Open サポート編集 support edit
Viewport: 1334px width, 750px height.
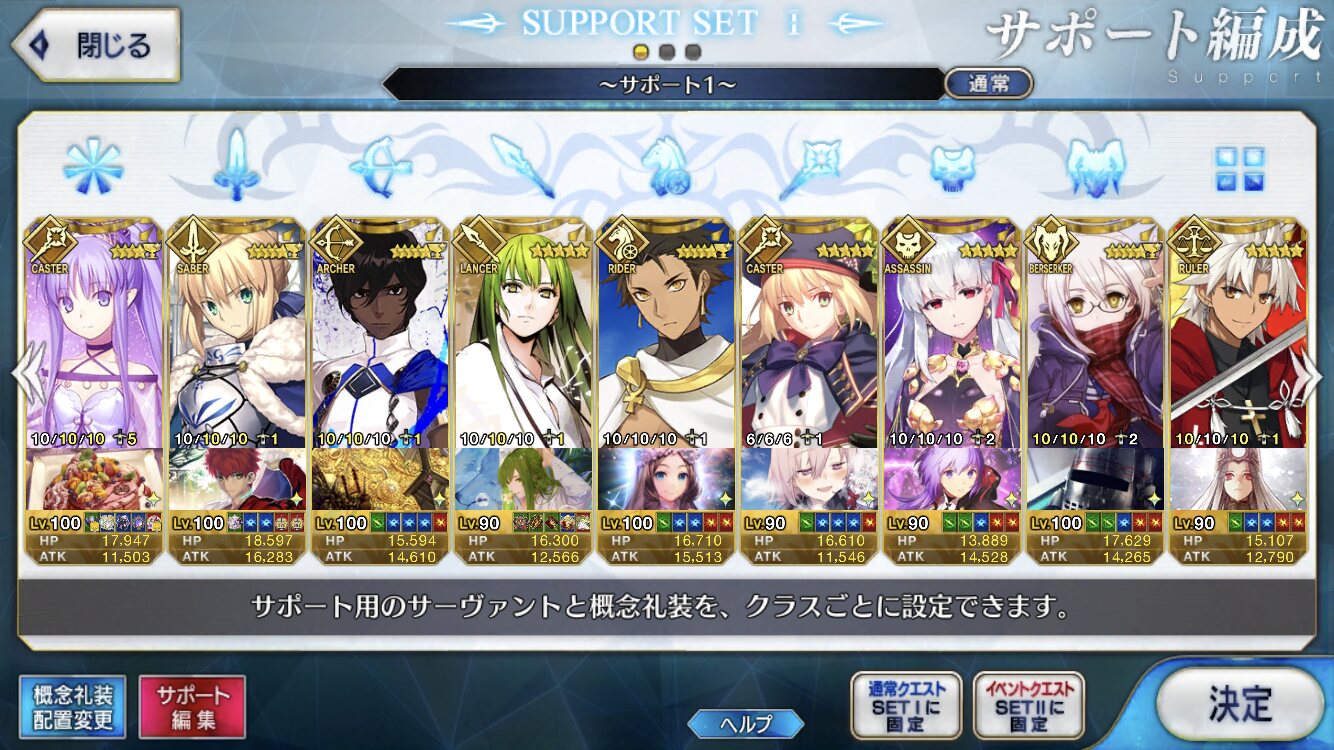[x=192, y=707]
